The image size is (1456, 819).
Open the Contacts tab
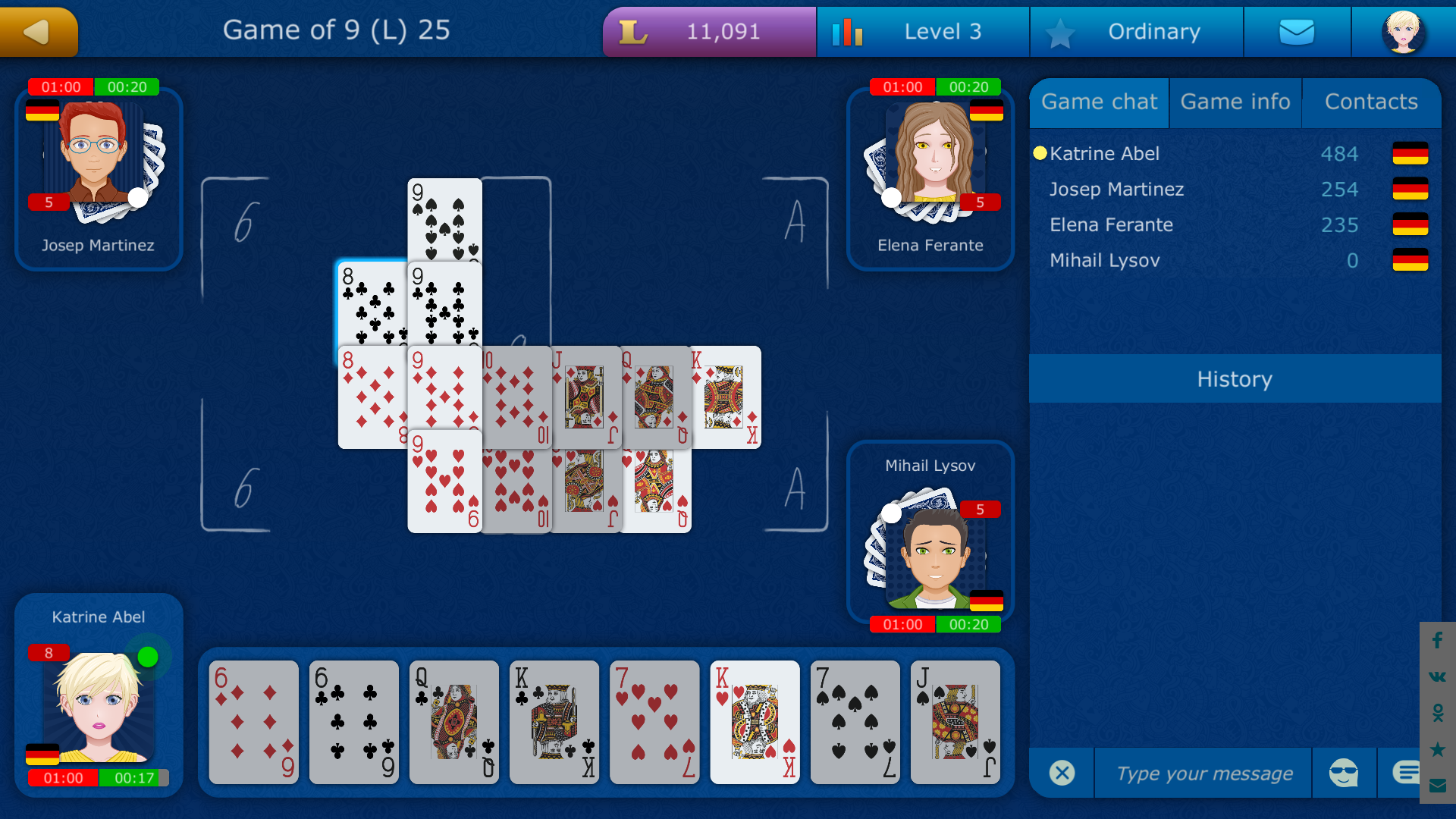1371,102
